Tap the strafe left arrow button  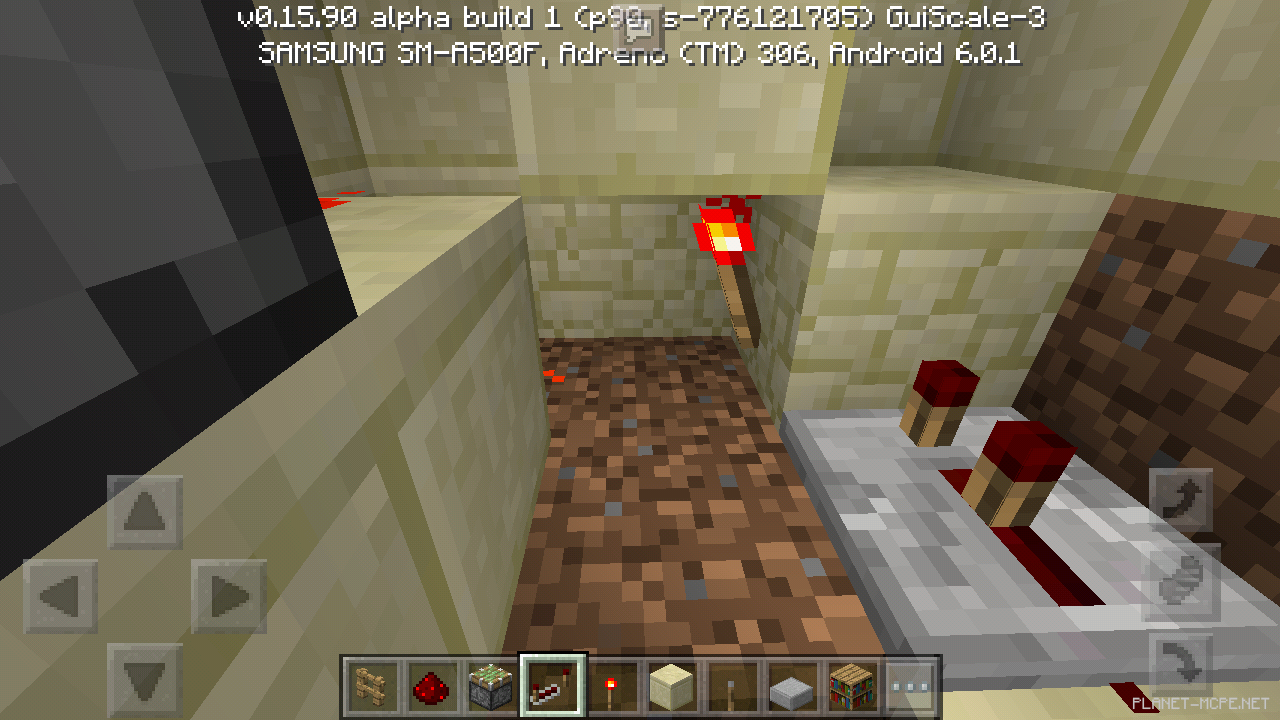pos(61,597)
